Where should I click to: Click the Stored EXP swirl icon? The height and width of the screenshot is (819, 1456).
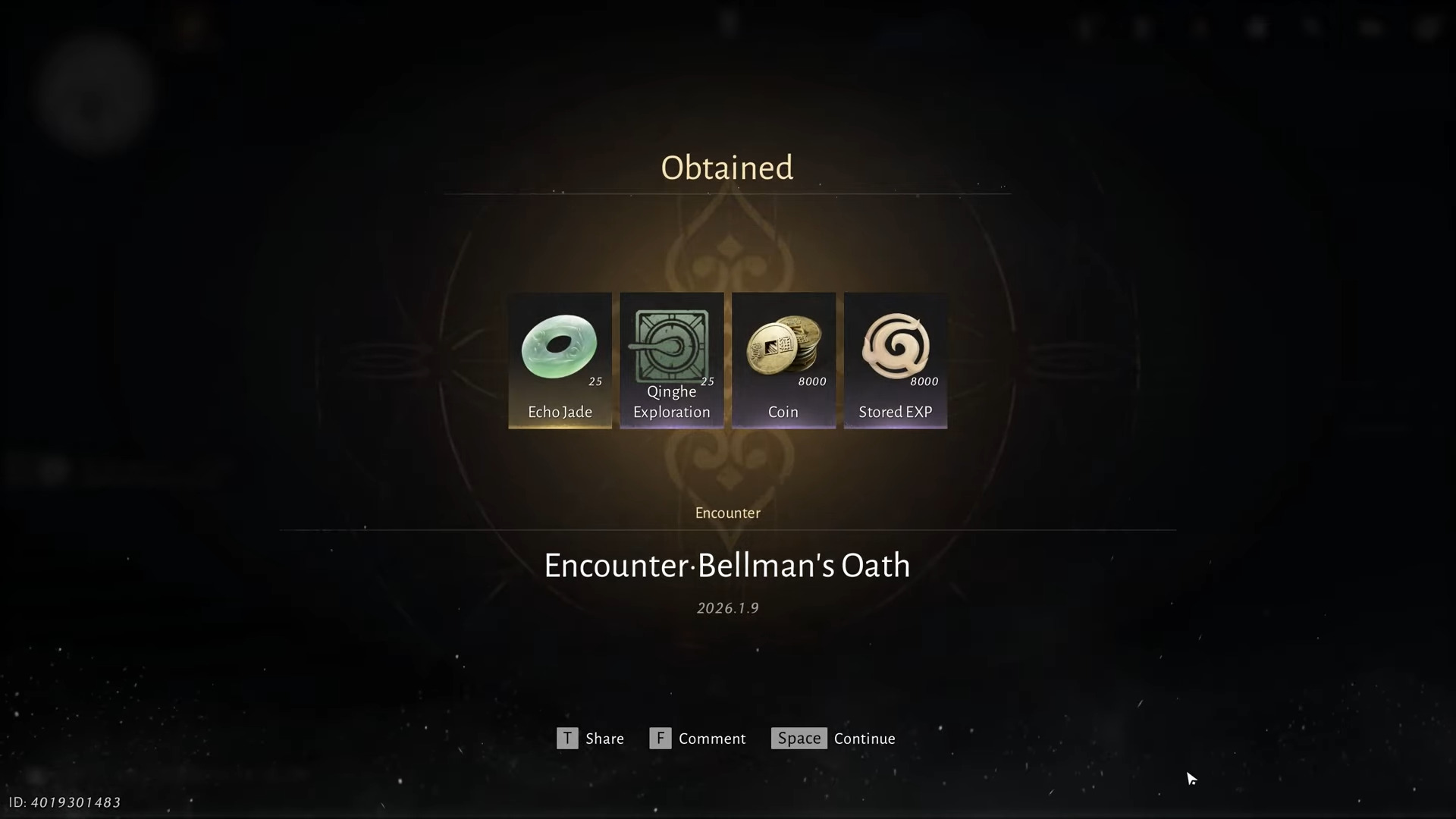896,347
